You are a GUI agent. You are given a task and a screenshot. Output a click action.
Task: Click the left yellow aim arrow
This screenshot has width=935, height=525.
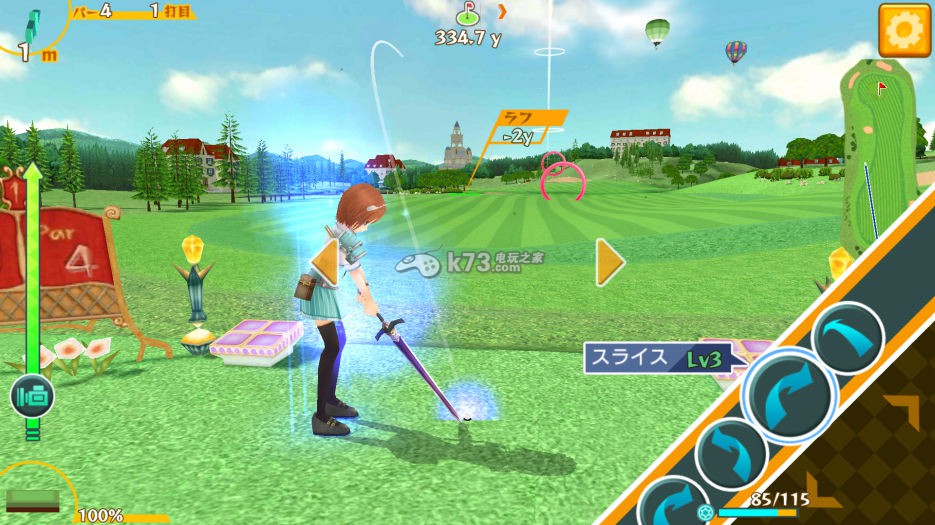click(x=326, y=263)
